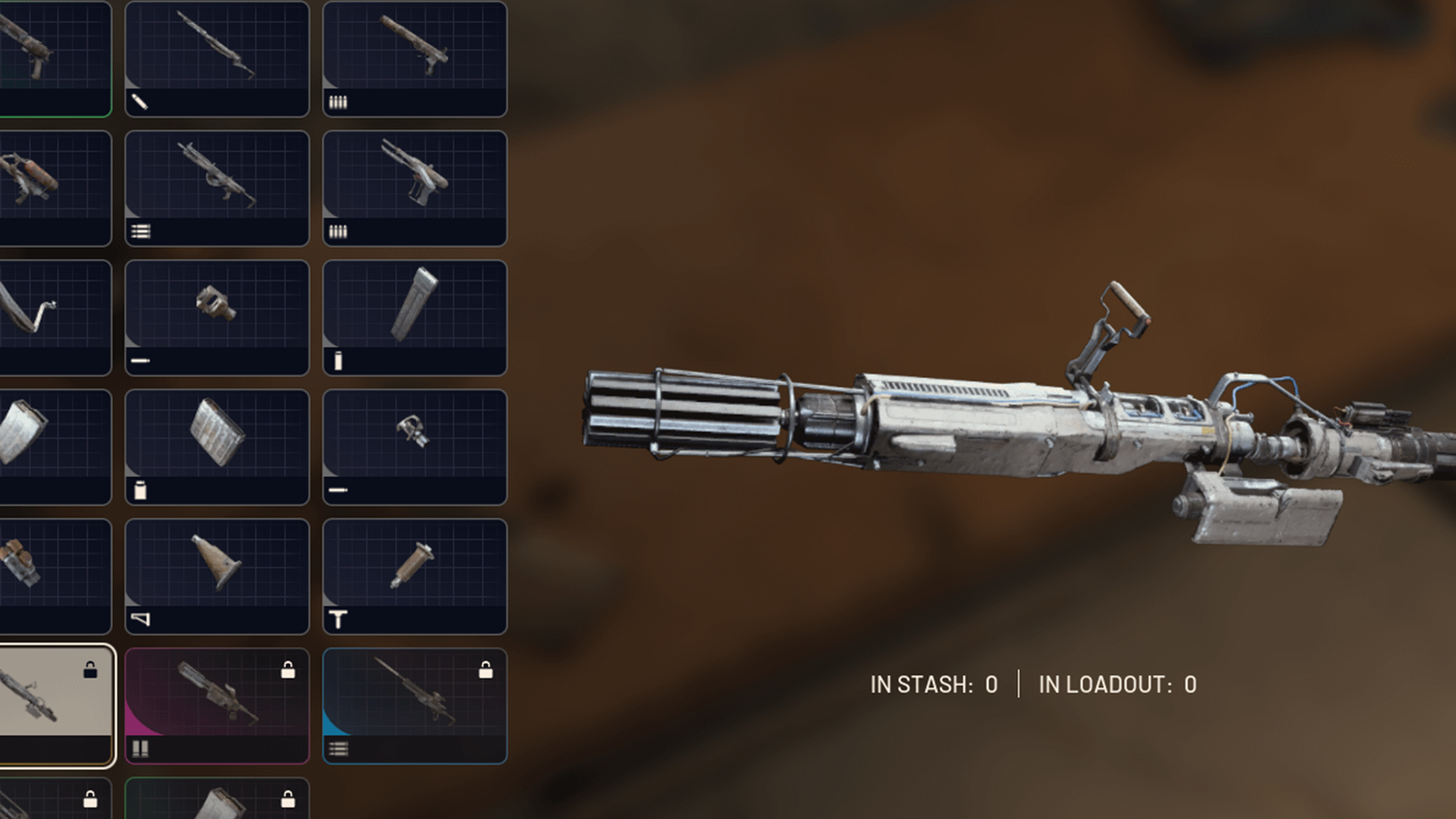Click the shells icon on the double-barrel pistol tile
1456x819 pixels.
[337, 230]
